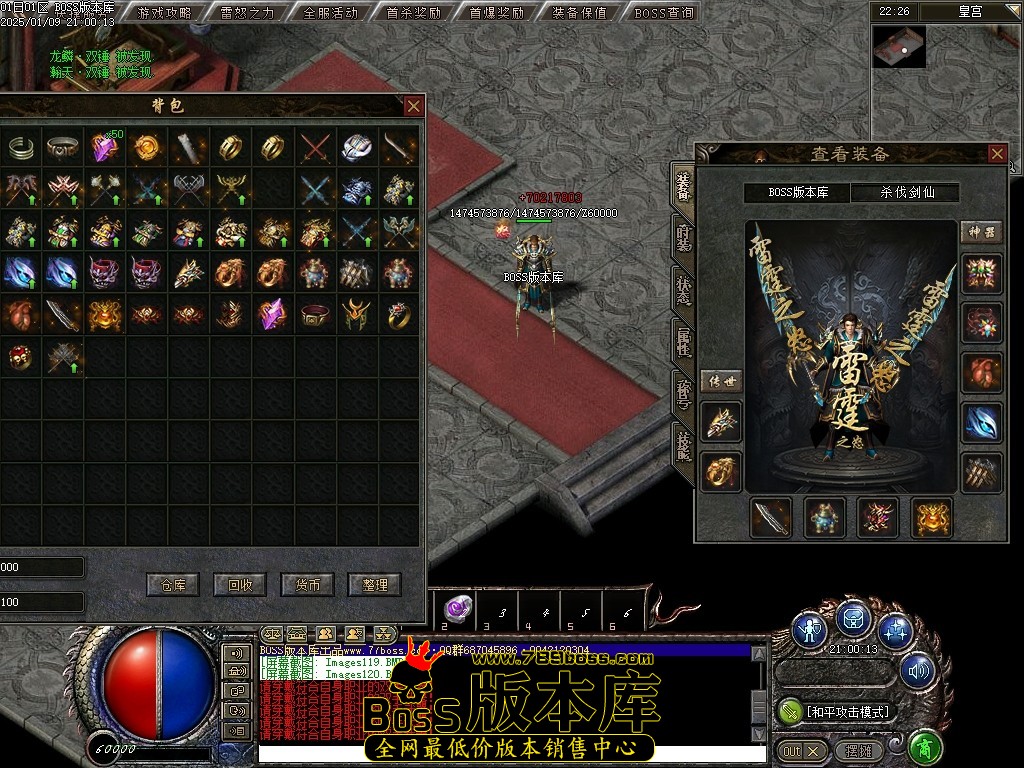The height and width of the screenshot is (768, 1024).
Task: Open the 货币 currency button
Action: pos(307,585)
